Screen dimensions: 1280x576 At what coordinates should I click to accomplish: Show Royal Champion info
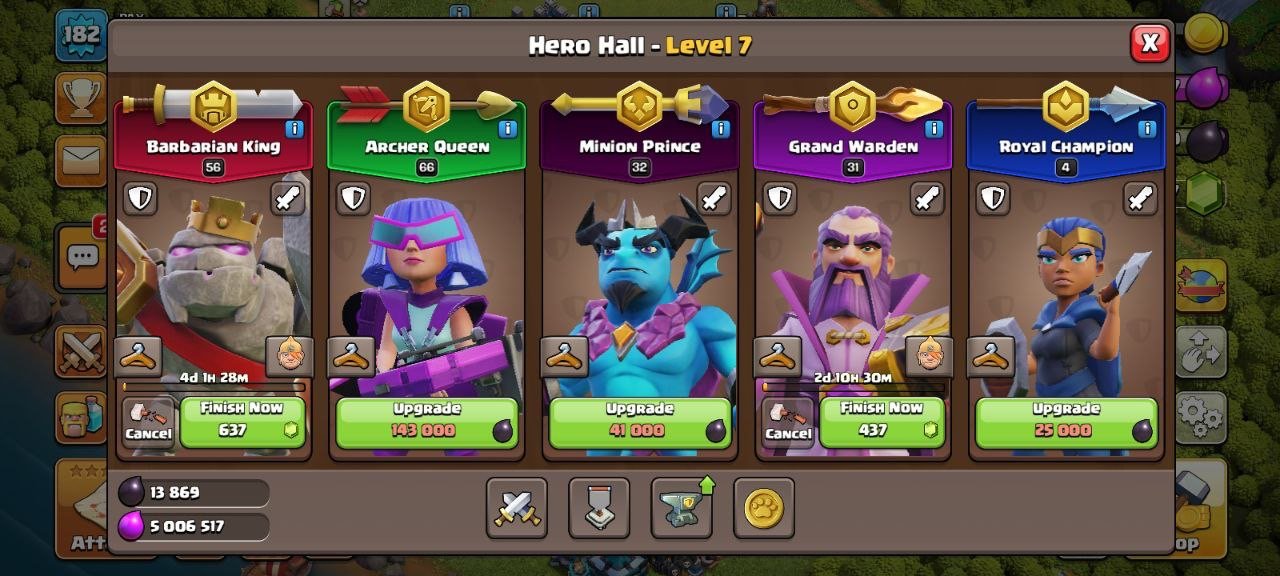coord(1146,129)
